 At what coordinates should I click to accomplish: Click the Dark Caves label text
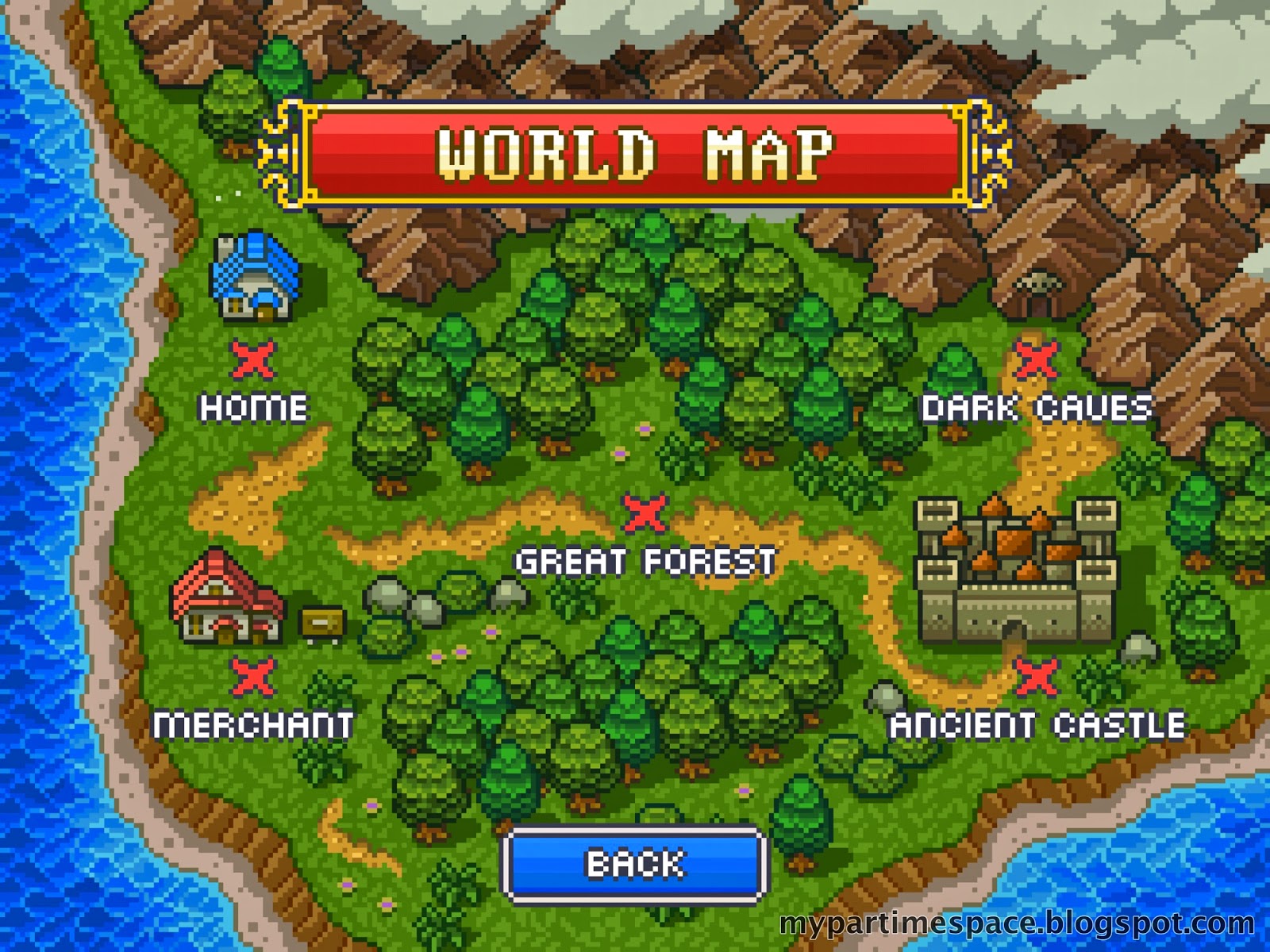click(x=1036, y=407)
